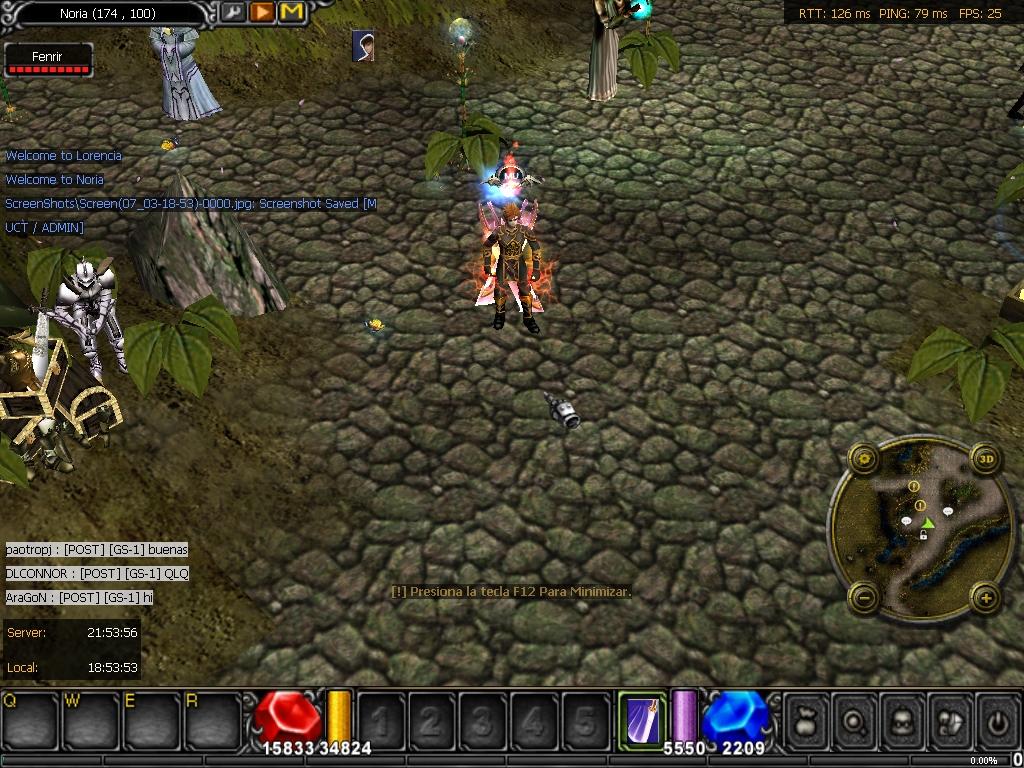Screen dimensions: 1024x768
Task: Zoom out the minimap with minus button
Action: (x=864, y=598)
